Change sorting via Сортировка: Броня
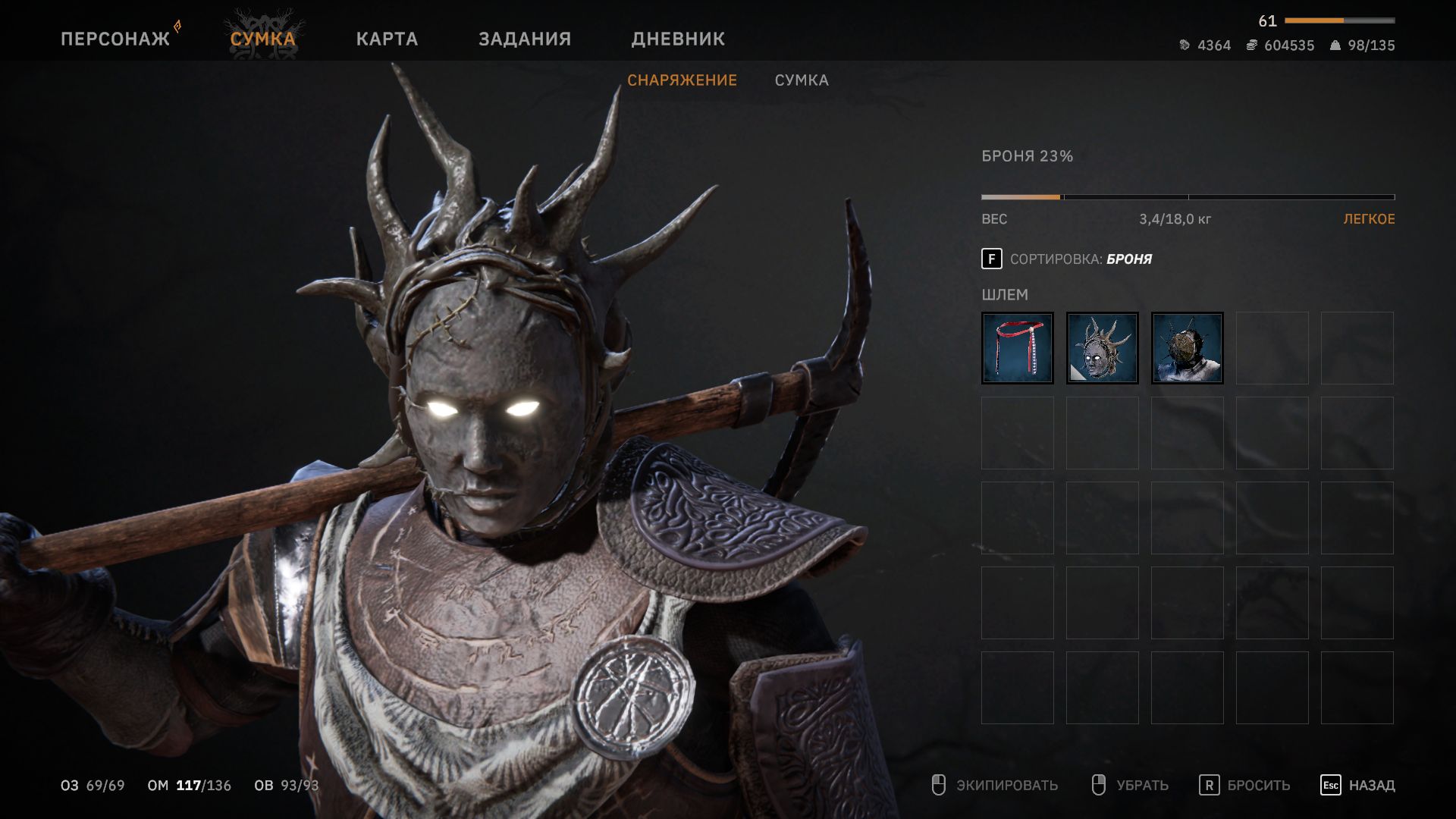This screenshot has width=1456, height=819. [x=1067, y=259]
